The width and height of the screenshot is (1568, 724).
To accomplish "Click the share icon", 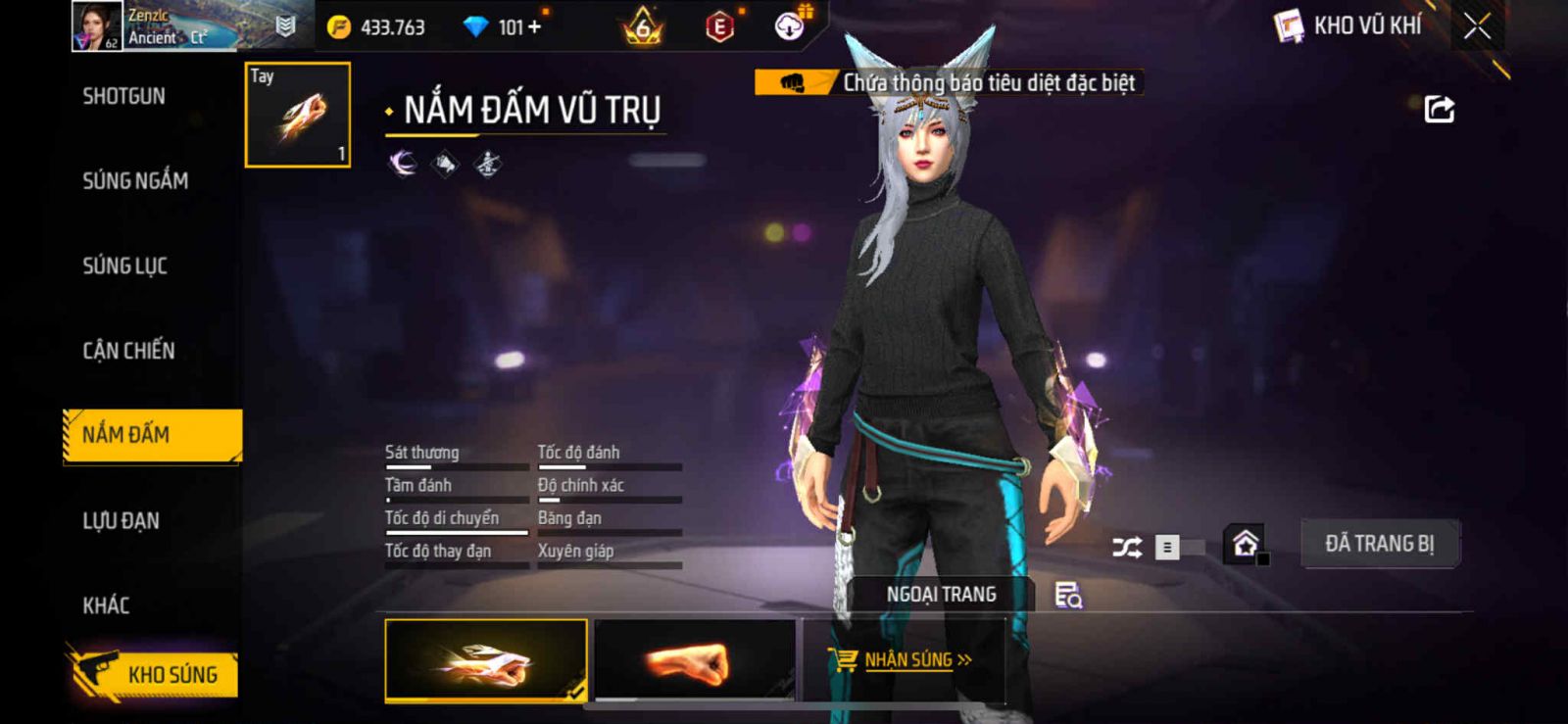I will click(x=1439, y=109).
